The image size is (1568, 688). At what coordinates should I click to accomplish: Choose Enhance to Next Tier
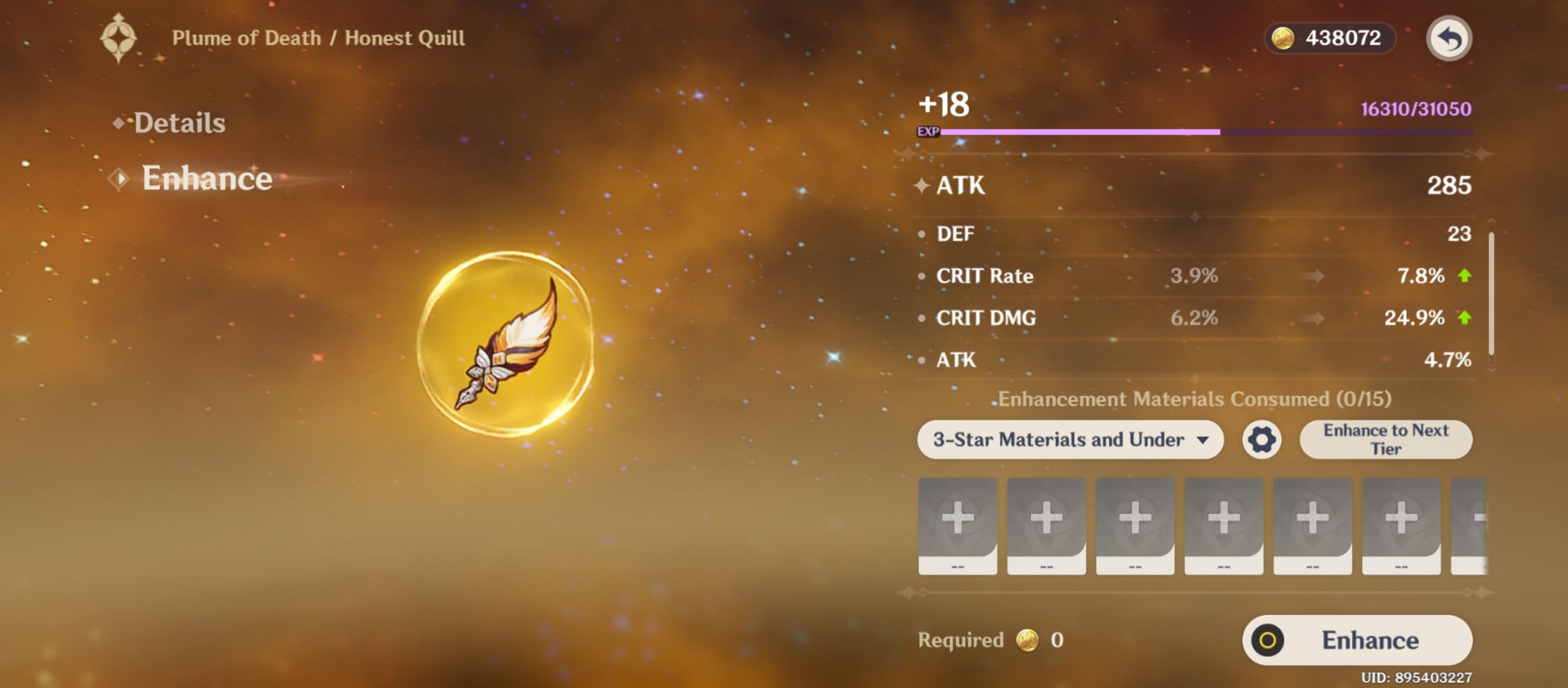point(1386,440)
